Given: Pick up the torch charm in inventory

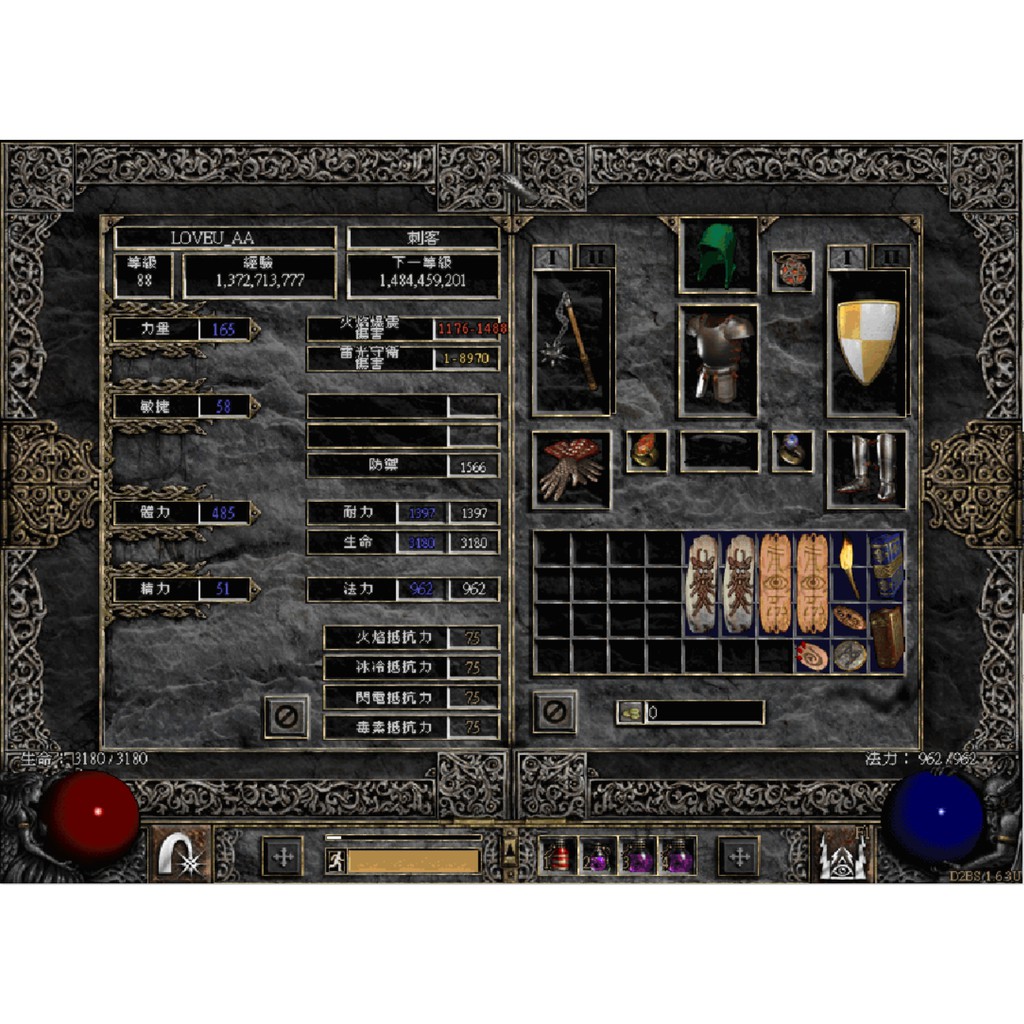Looking at the screenshot, I should (x=849, y=566).
